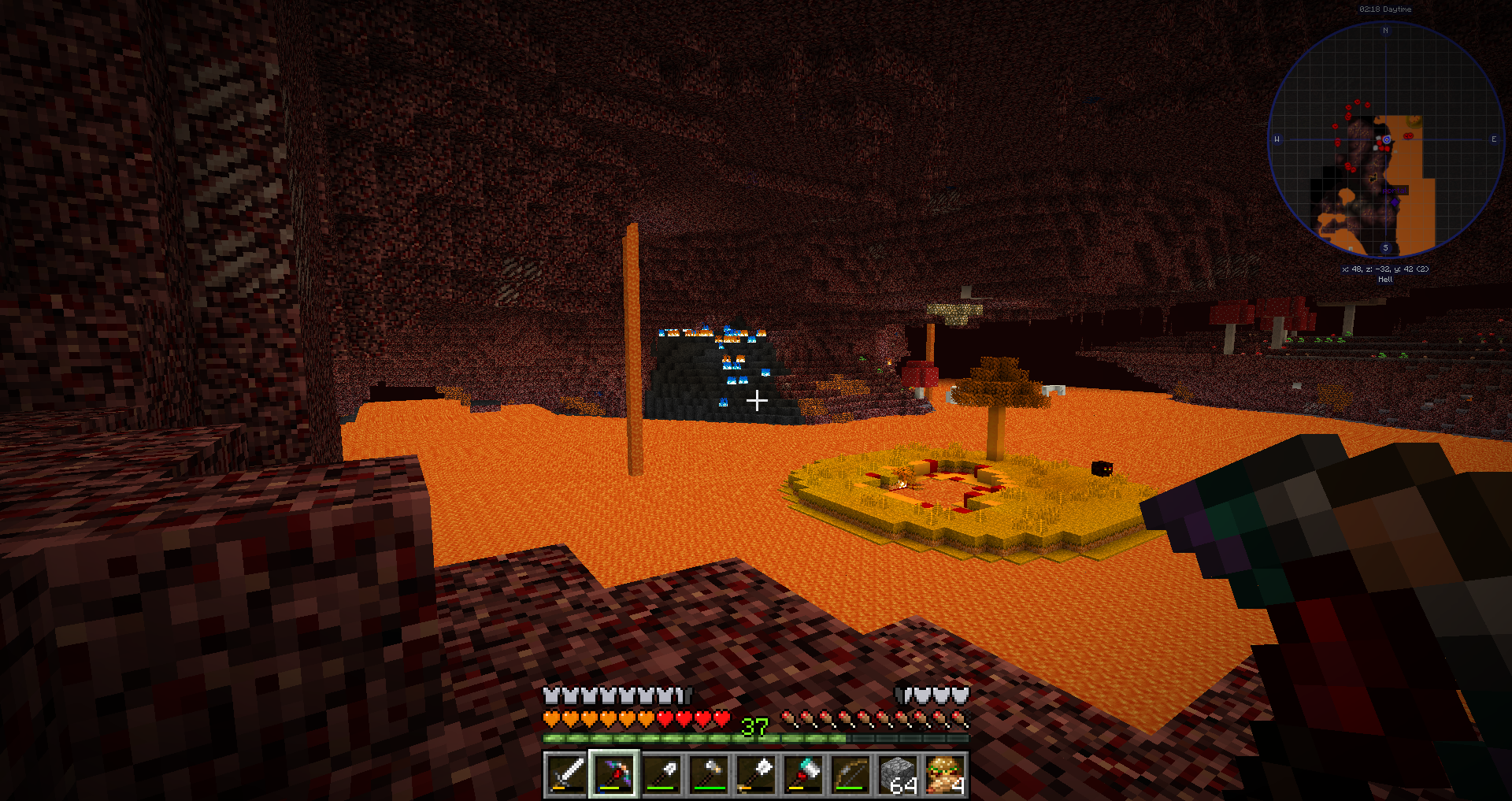Select the bow hotbar slot
This screenshot has width=1512, height=801.
[x=850, y=774]
